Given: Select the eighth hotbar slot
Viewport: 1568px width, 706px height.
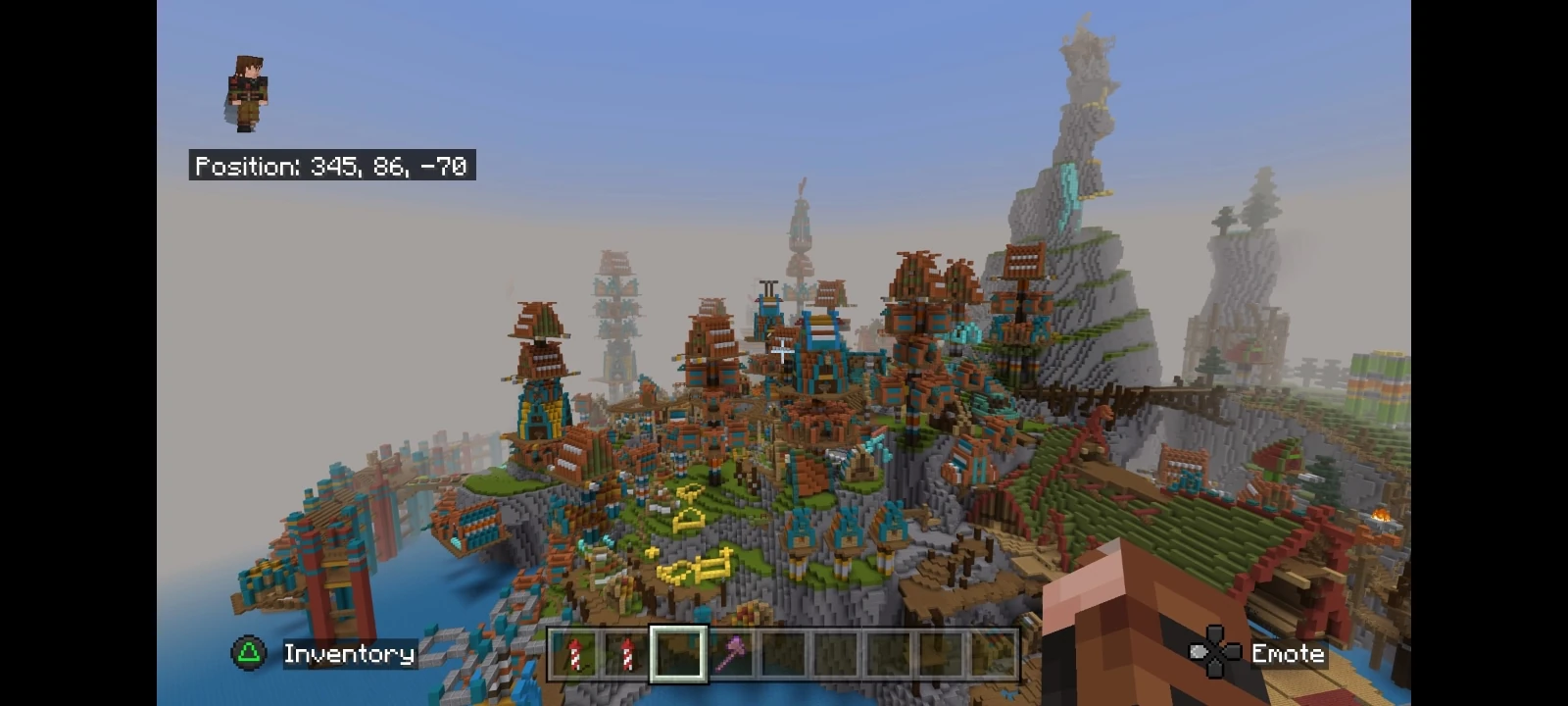Looking at the screenshot, I should coord(943,655).
